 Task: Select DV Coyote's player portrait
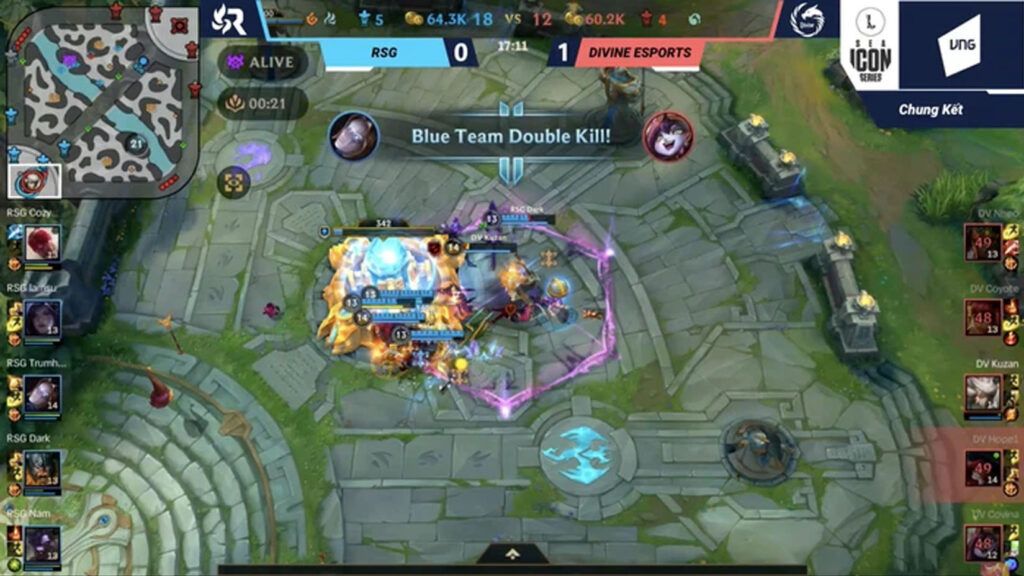pyautogui.click(x=983, y=317)
